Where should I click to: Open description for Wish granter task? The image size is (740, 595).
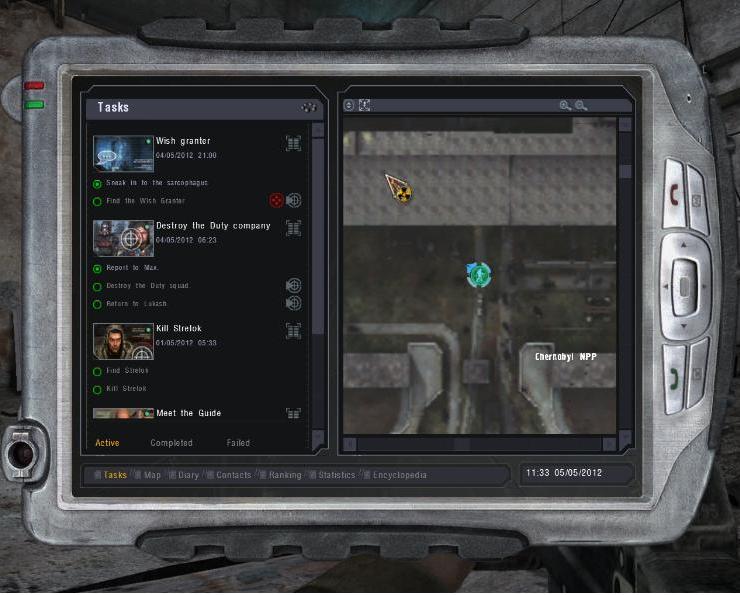[x=293, y=144]
